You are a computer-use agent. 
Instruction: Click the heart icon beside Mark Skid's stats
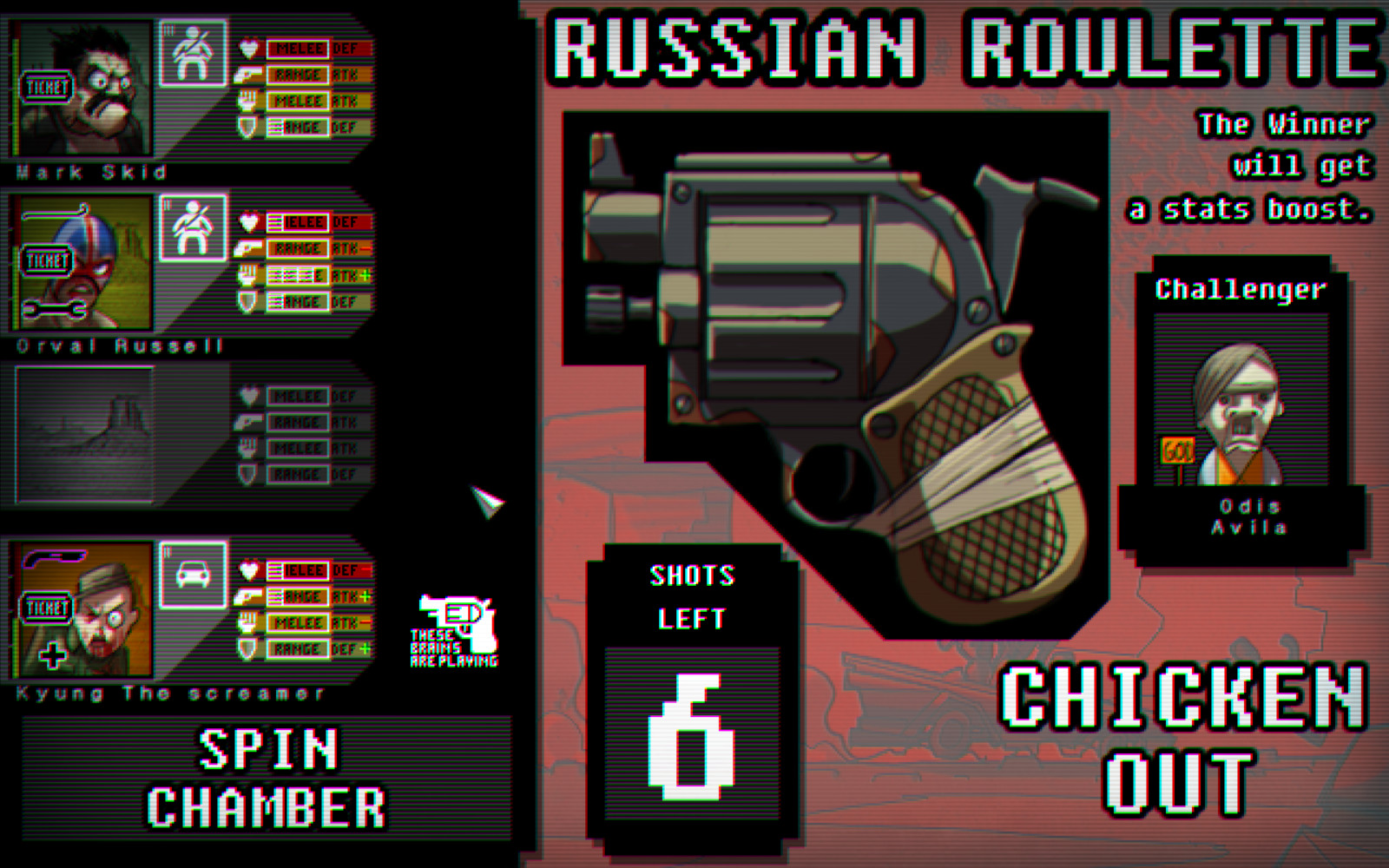248,49
